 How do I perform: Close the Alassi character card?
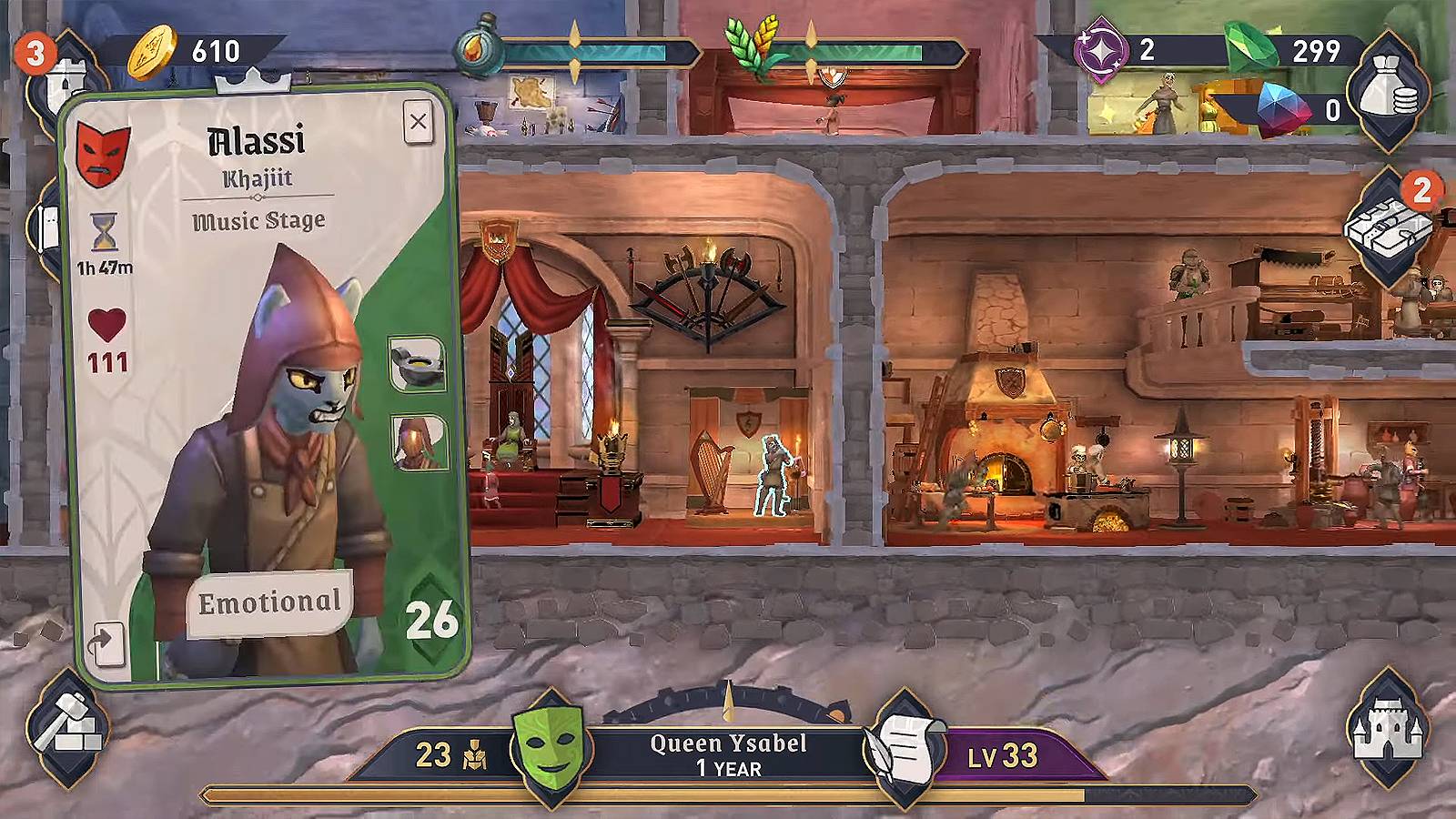(x=418, y=121)
